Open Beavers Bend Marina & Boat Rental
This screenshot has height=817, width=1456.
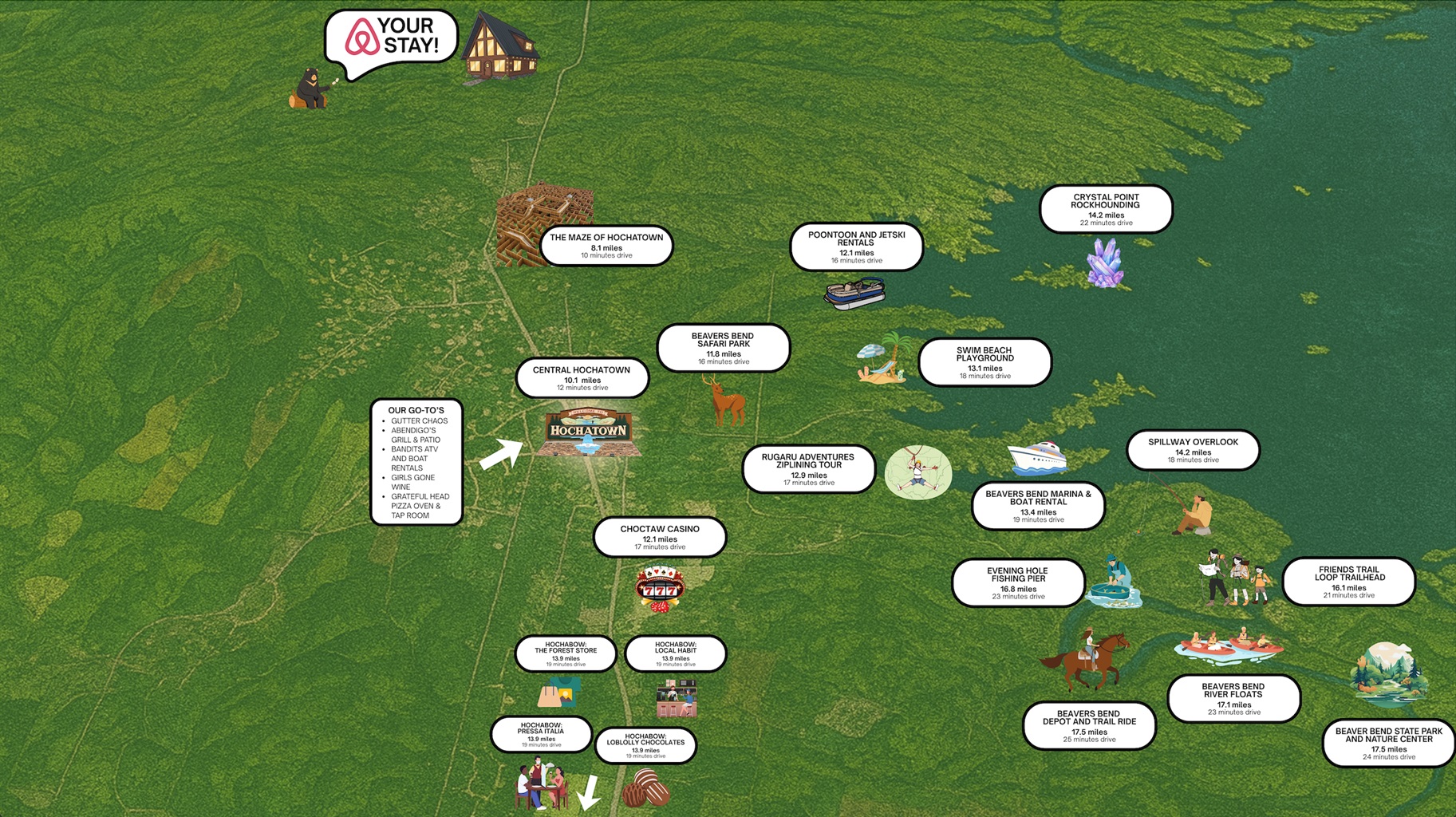coord(1038,506)
